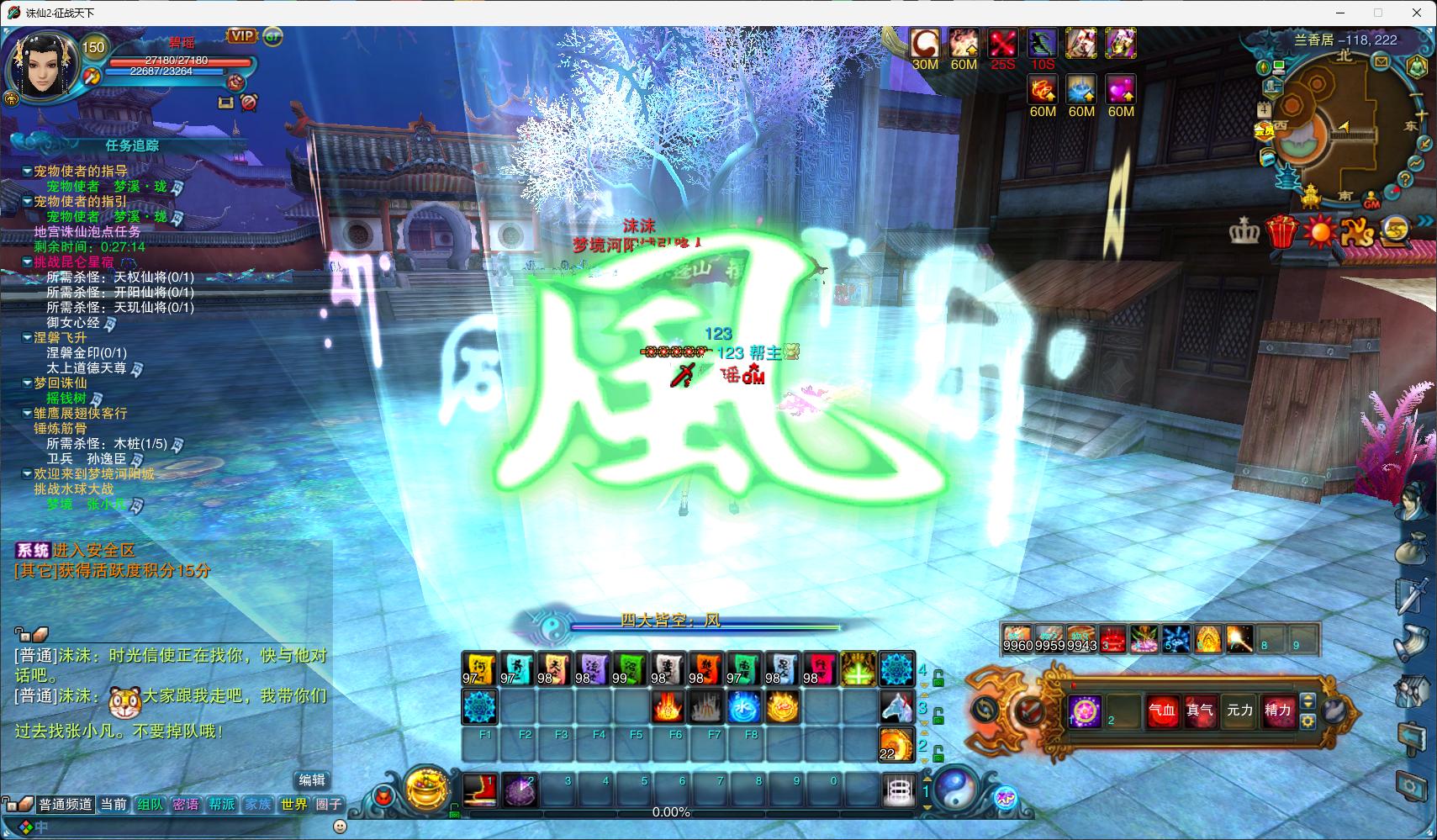Click the GM icon below the minimap
Viewport: 1437px width, 840px height.
click(x=1371, y=203)
